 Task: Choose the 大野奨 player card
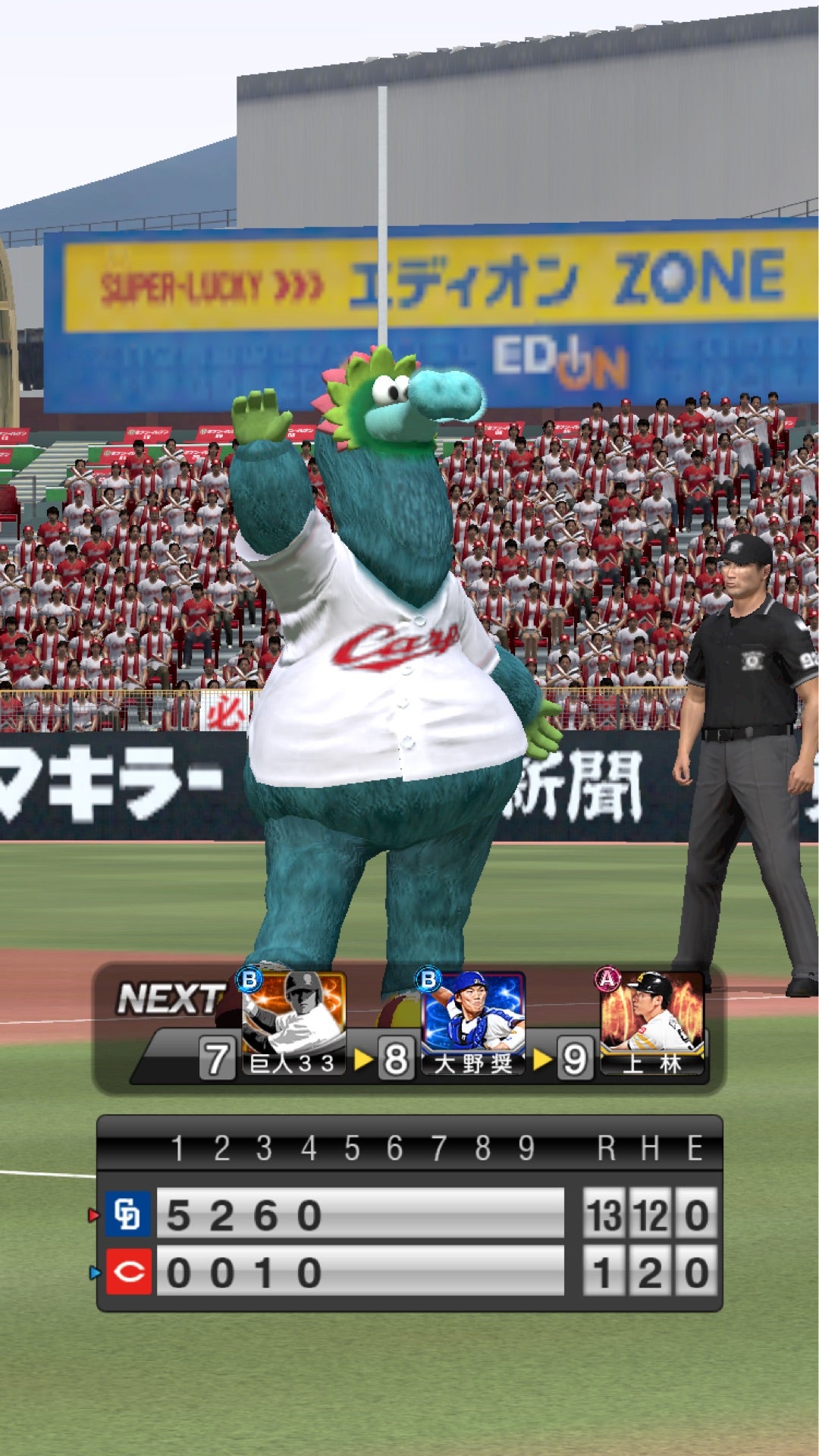[x=473, y=1022]
